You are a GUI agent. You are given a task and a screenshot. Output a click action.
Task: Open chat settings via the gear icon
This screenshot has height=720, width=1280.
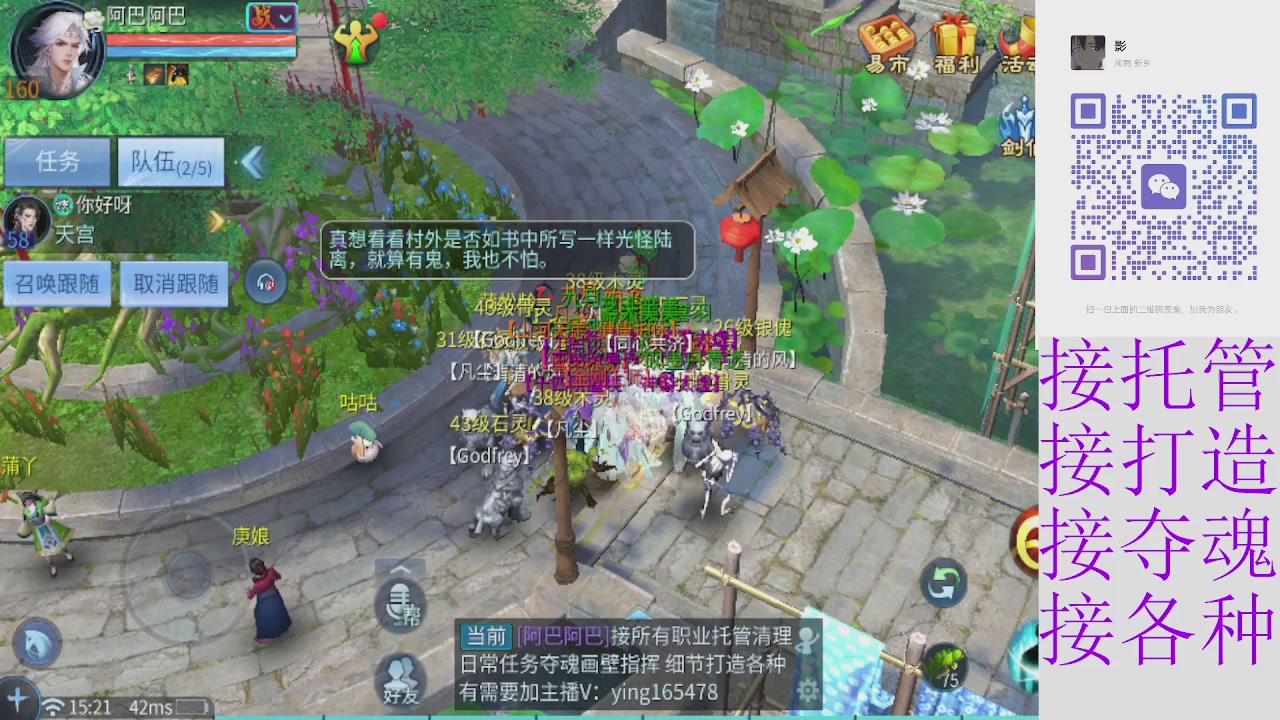807,688
